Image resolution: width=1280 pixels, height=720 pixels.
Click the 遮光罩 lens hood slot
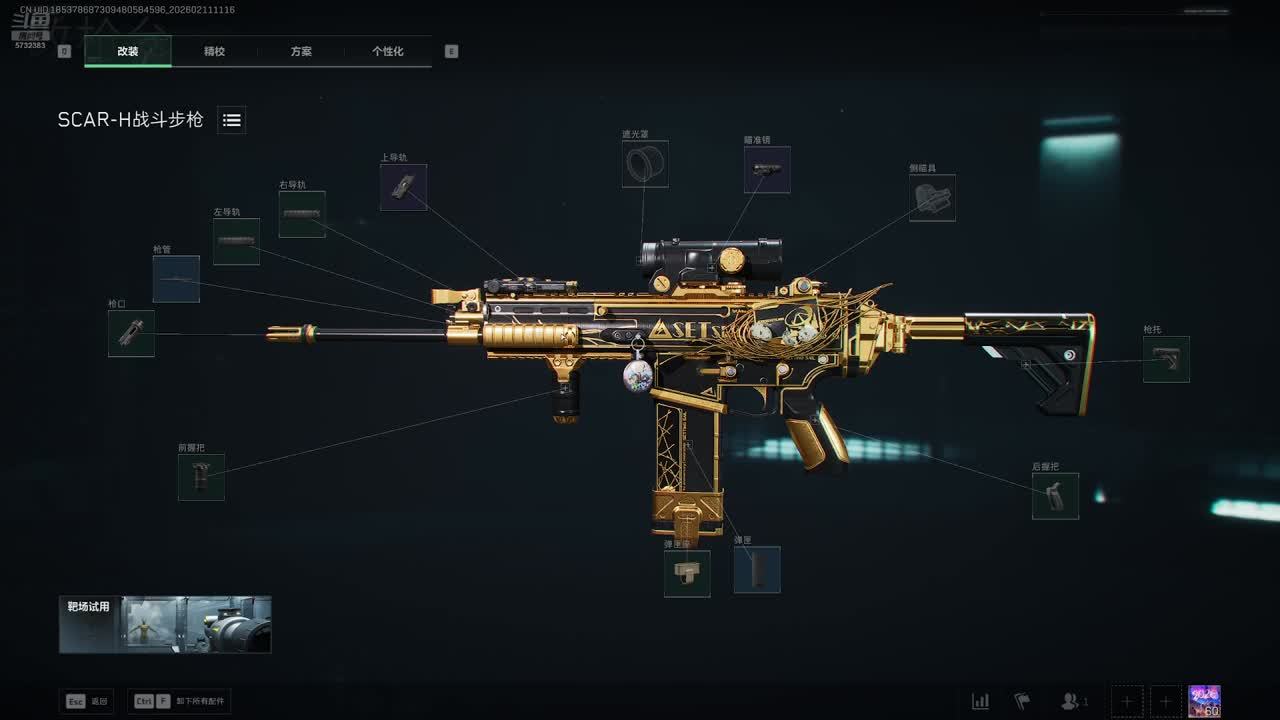click(x=645, y=164)
